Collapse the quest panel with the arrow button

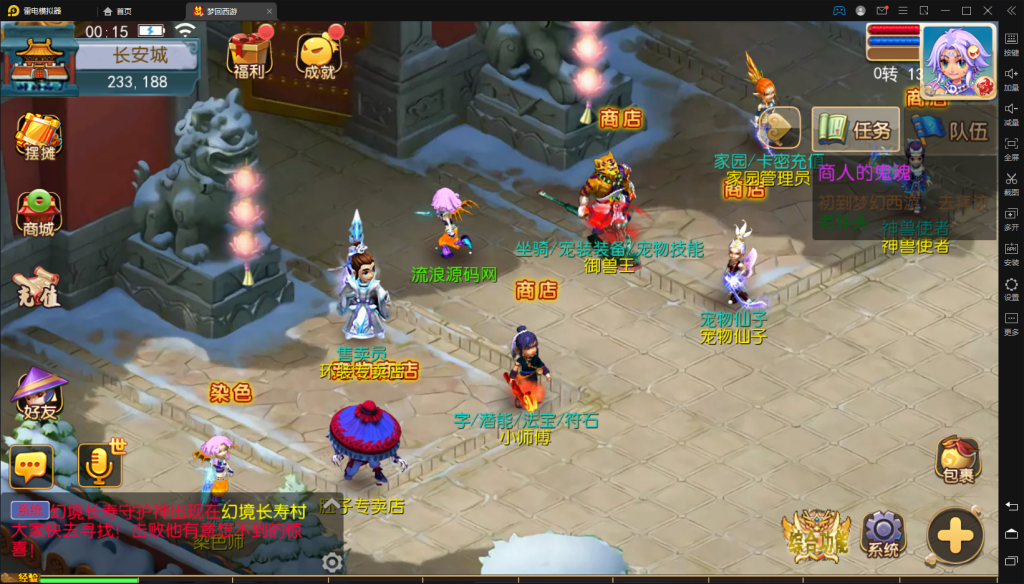[782, 128]
